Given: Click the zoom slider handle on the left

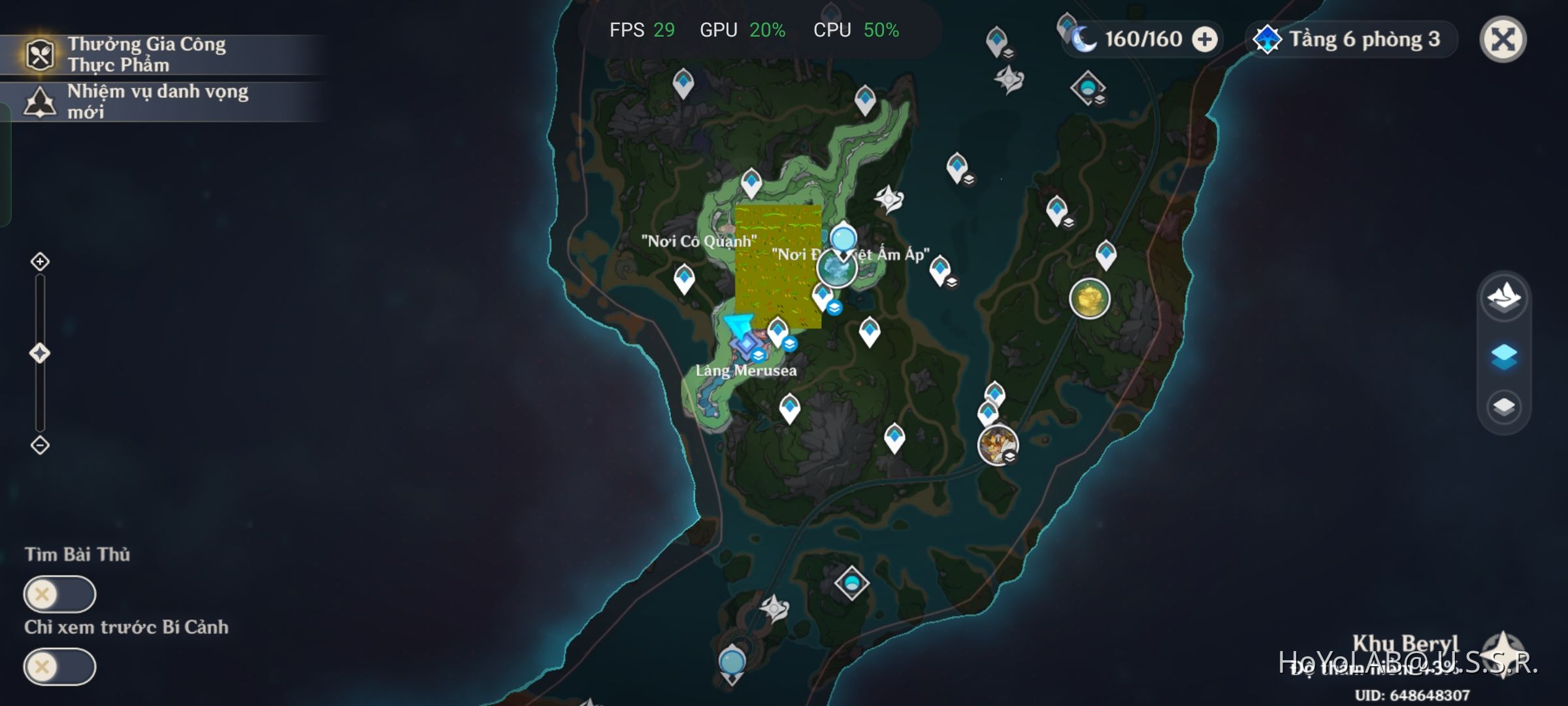Looking at the screenshot, I should [41, 352].
